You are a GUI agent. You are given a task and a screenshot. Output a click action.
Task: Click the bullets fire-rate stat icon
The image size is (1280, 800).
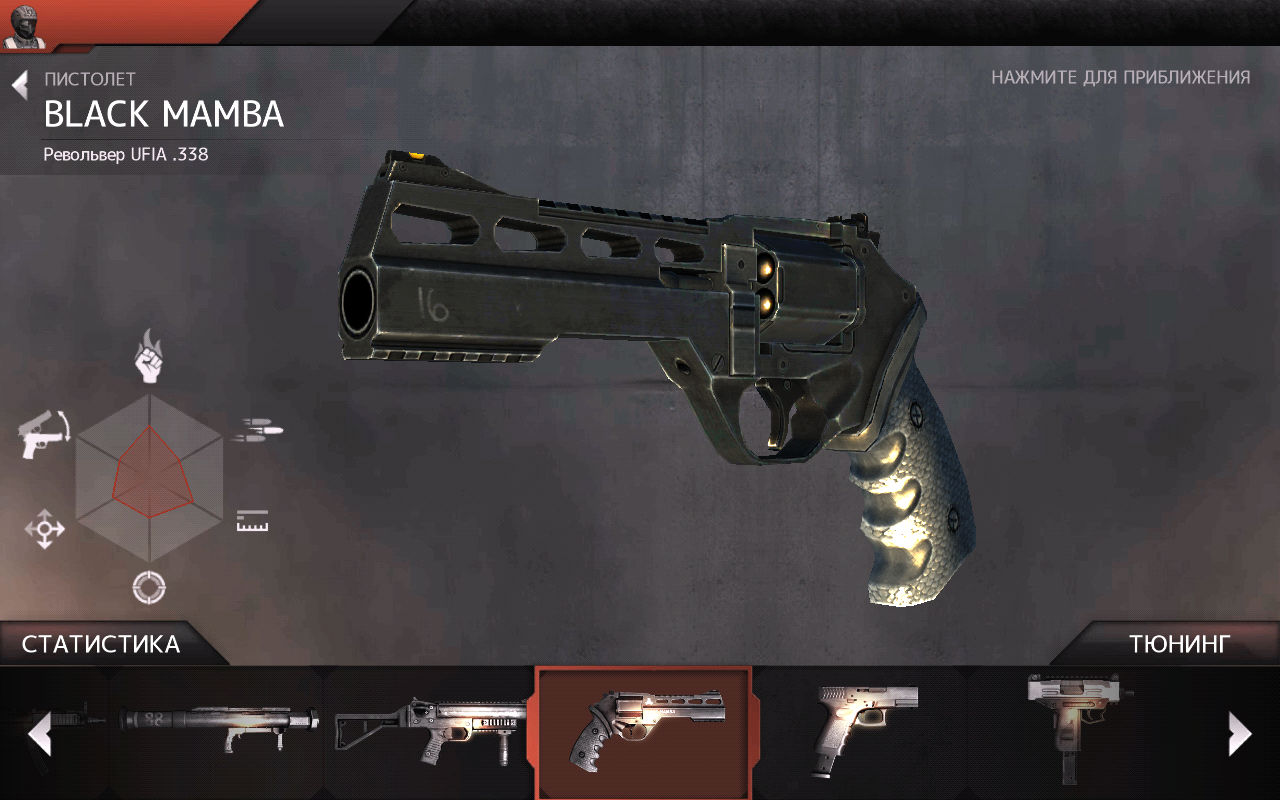tap(258, 431)
